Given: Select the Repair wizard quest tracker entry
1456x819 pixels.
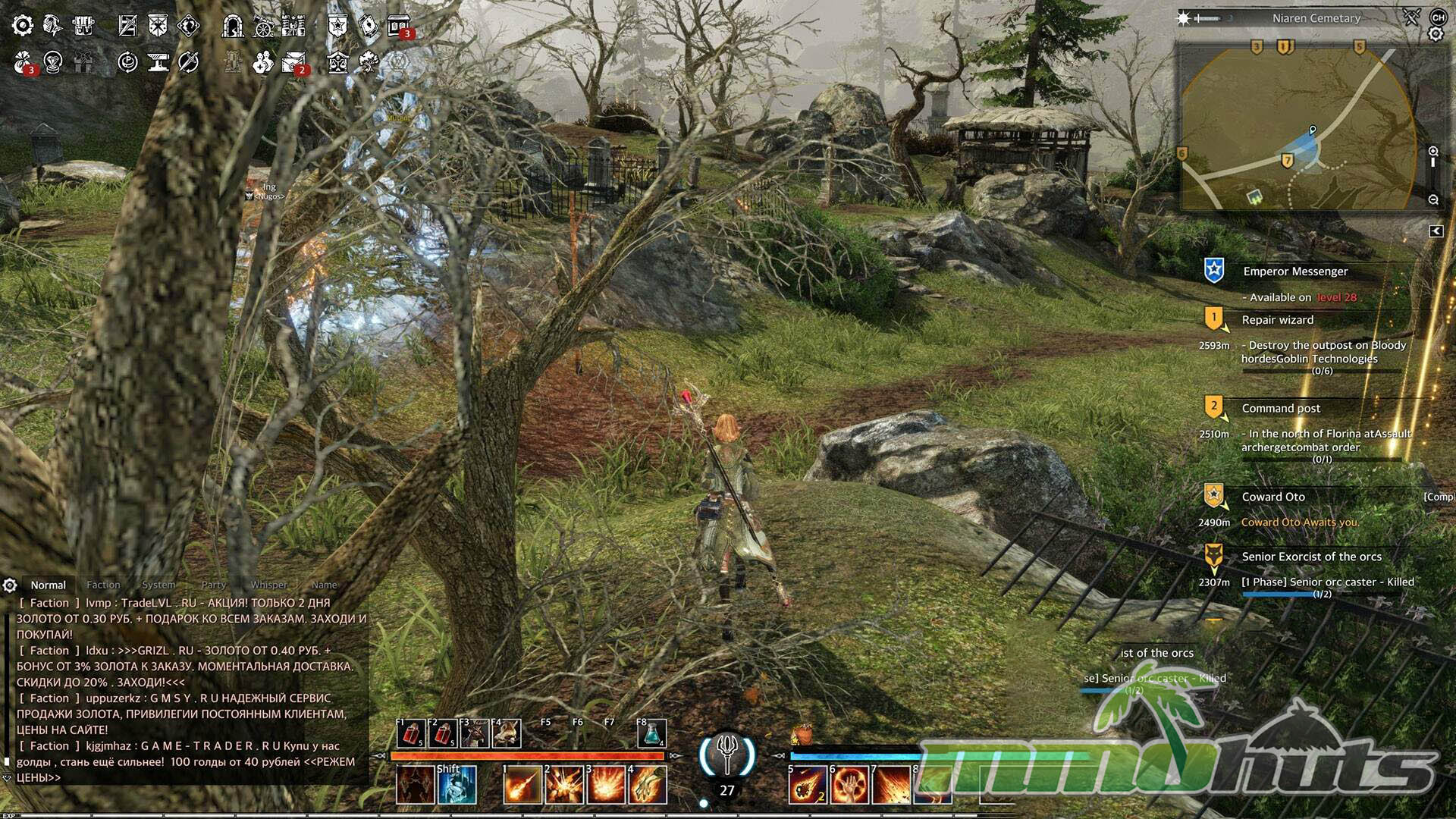Looking at the screenshot, I should tap(1278, 320).
